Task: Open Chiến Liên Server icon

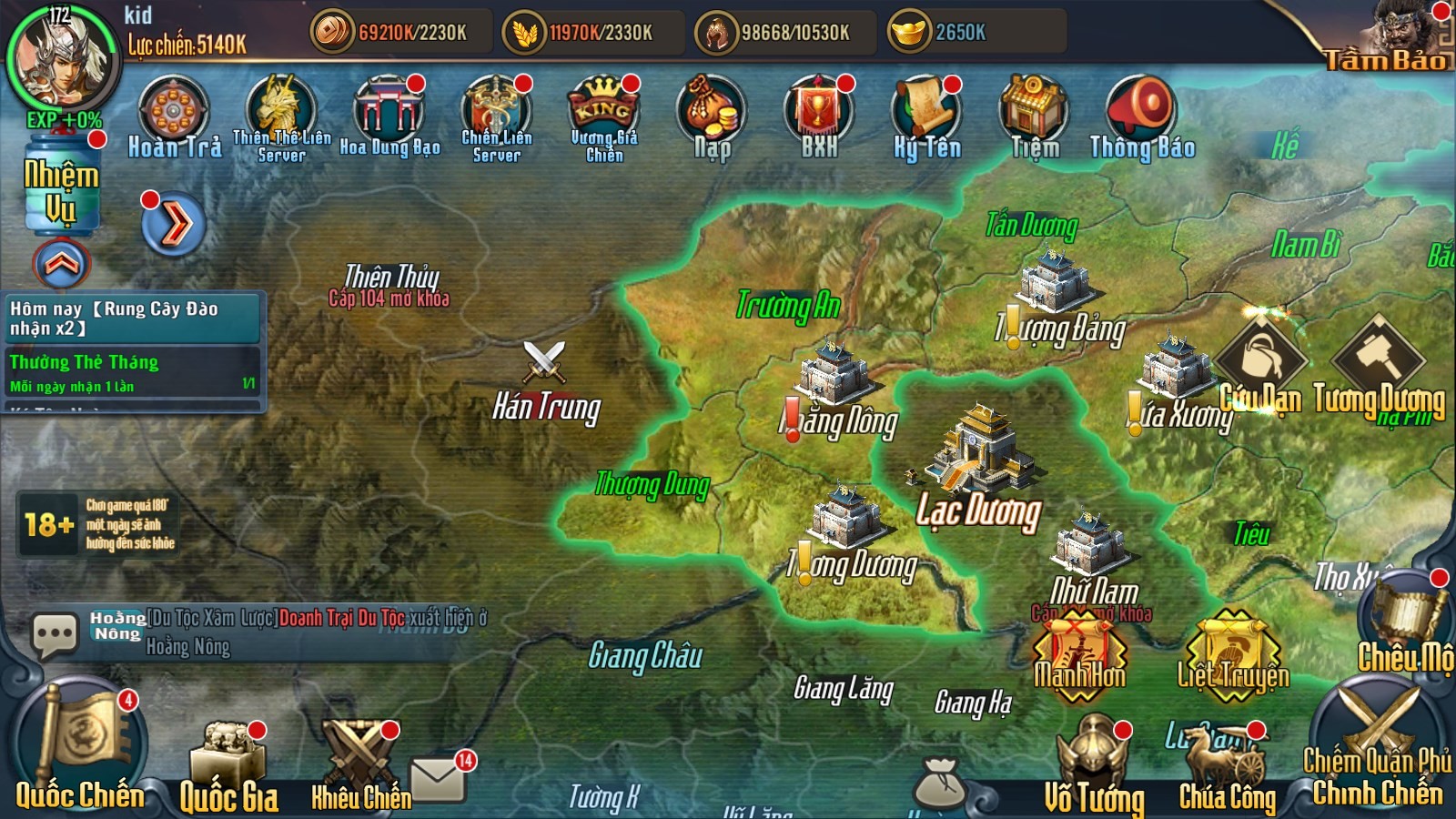Action: 497,113
